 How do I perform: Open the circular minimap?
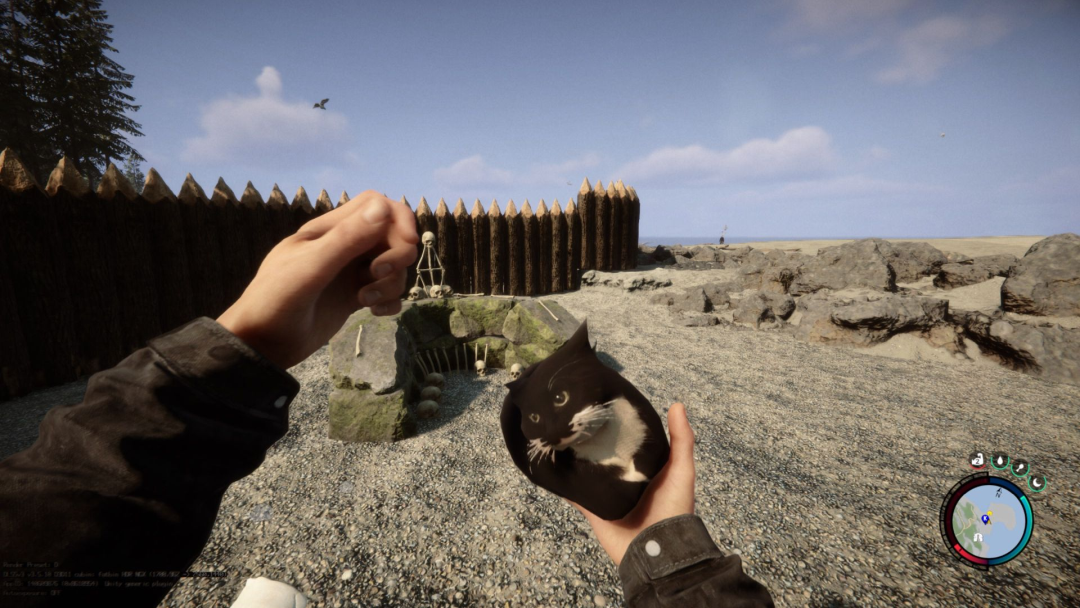coord(986,520)
